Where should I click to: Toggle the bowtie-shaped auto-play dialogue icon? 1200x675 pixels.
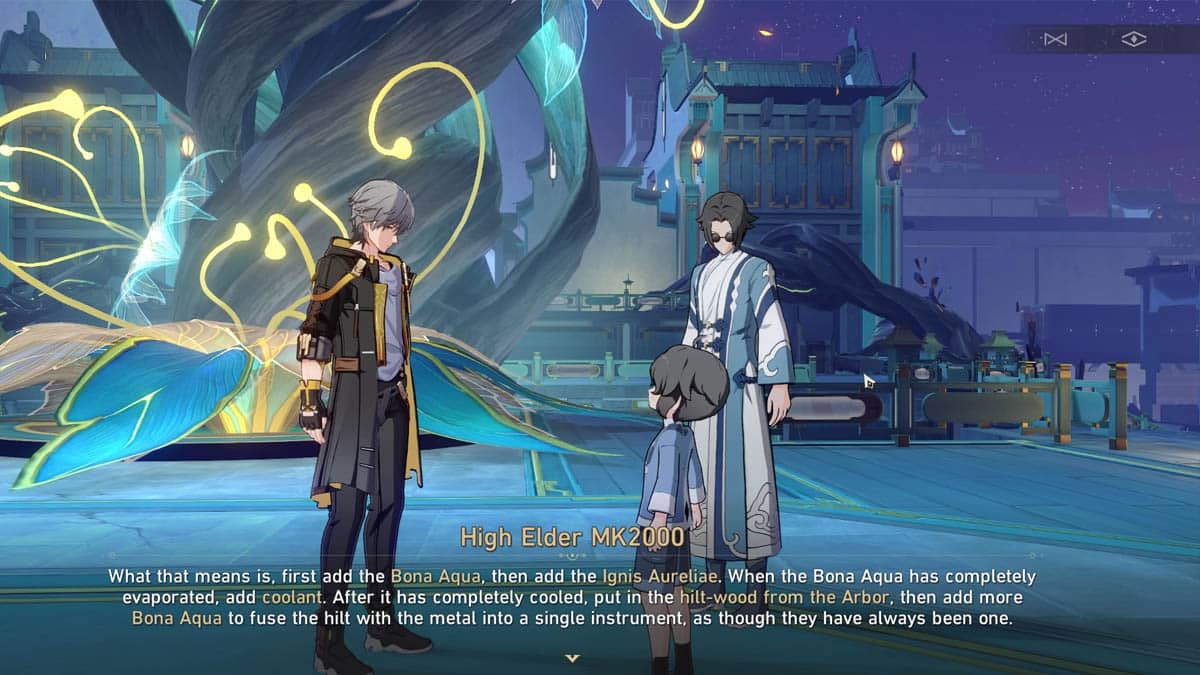point(1054,39)
